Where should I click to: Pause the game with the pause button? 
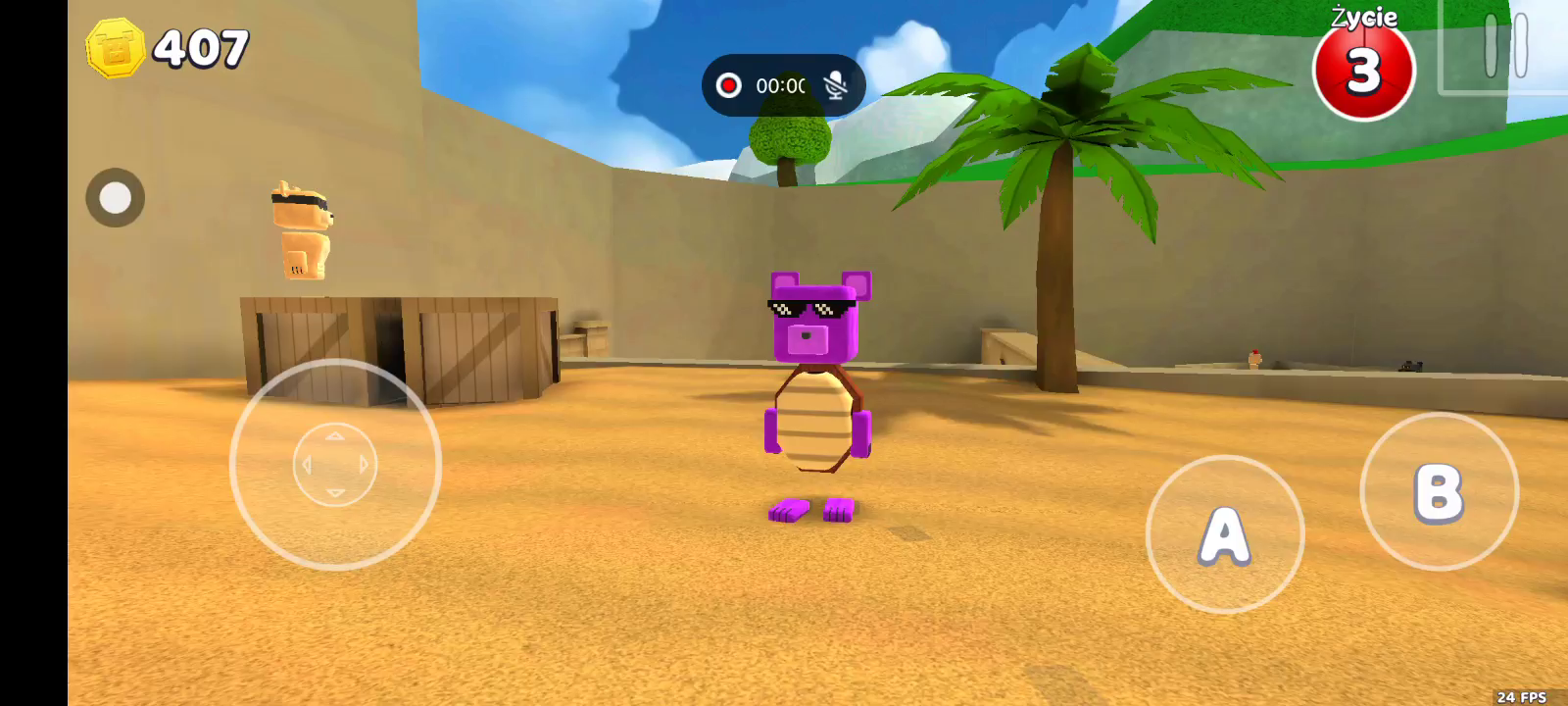pyautogui.click(x=1505, y=45)
